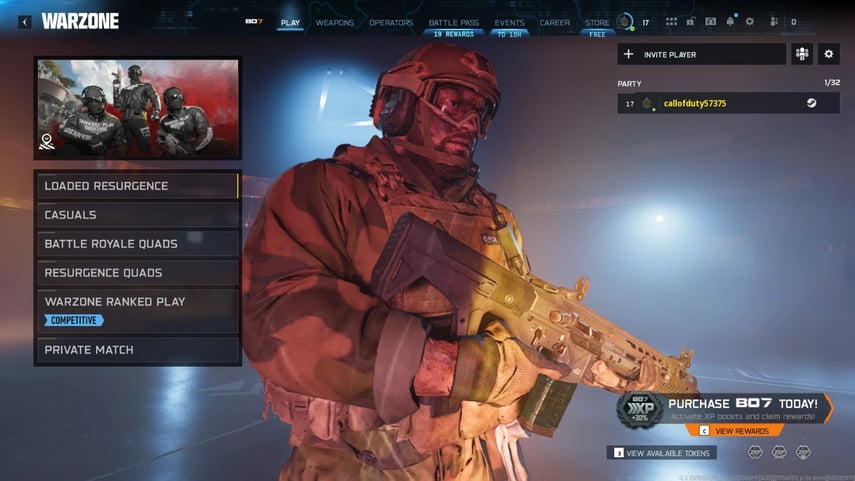Viewport: 855px width, 481px height.
Task: Pick the Resurgence Quads playlist
Action: click(138, 273)
